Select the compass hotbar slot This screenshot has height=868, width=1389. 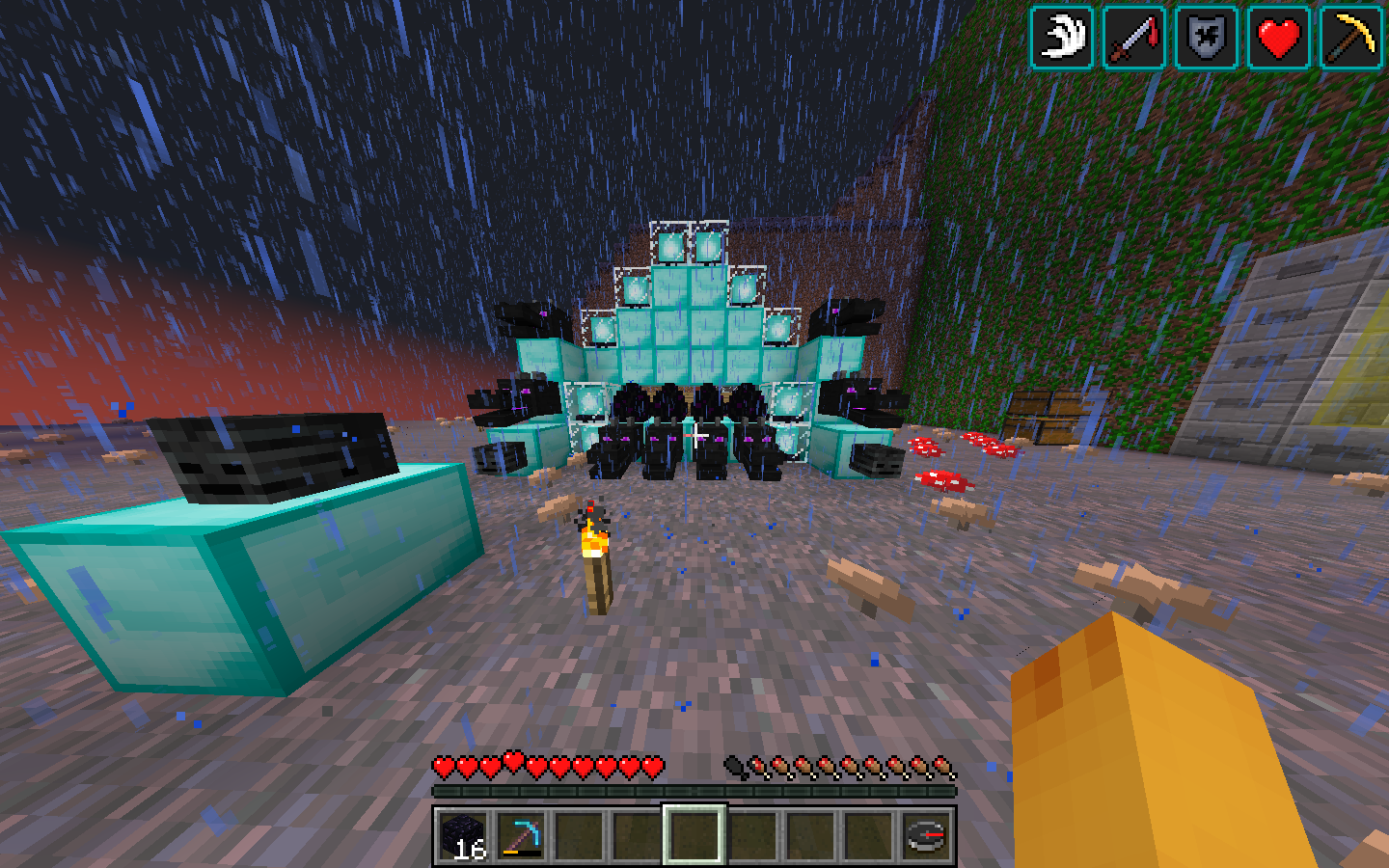(926, 835)
